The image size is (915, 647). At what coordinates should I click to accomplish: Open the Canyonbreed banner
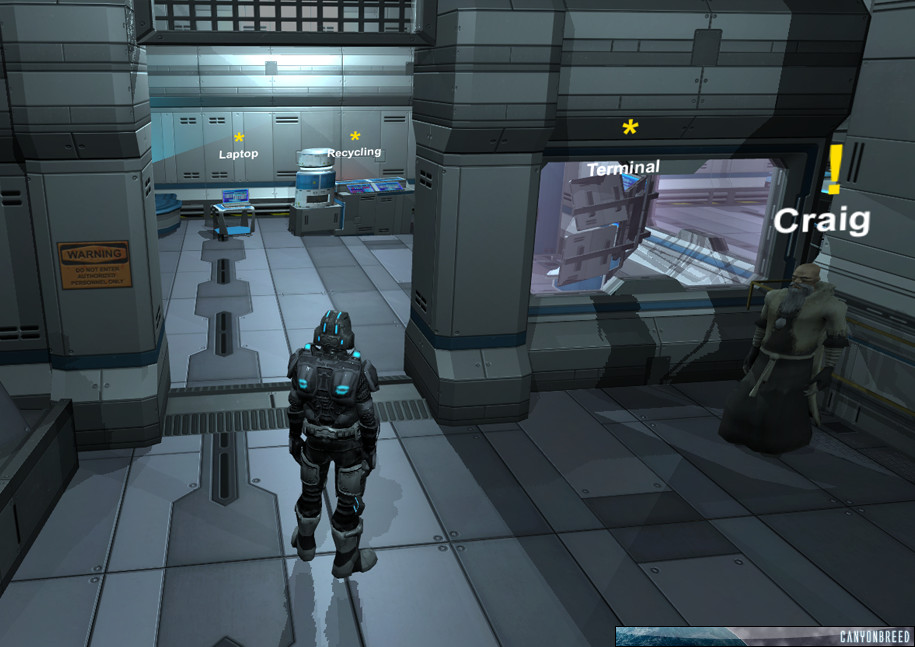tap(764, 636)
